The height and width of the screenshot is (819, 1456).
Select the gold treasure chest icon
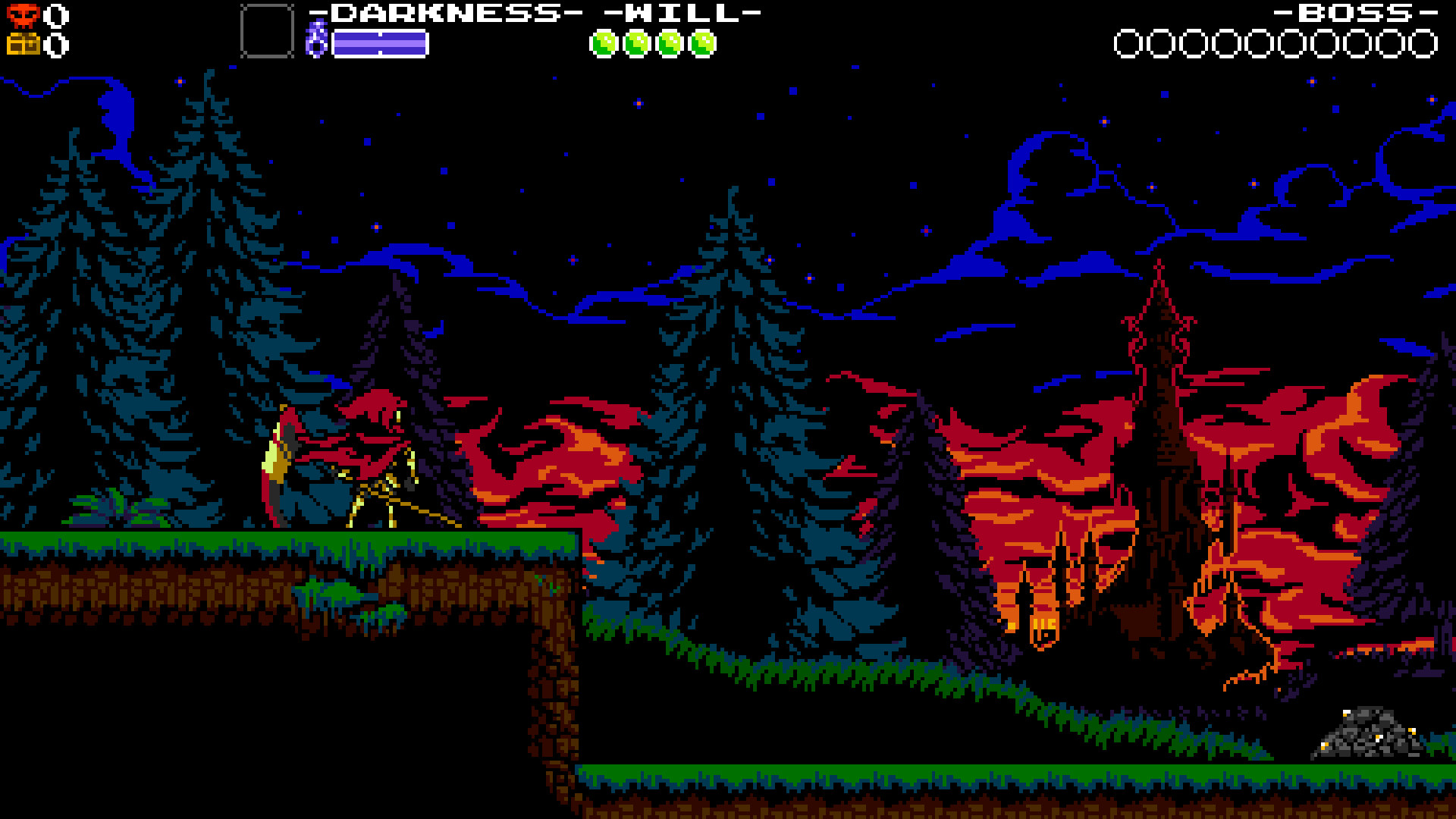24,44
